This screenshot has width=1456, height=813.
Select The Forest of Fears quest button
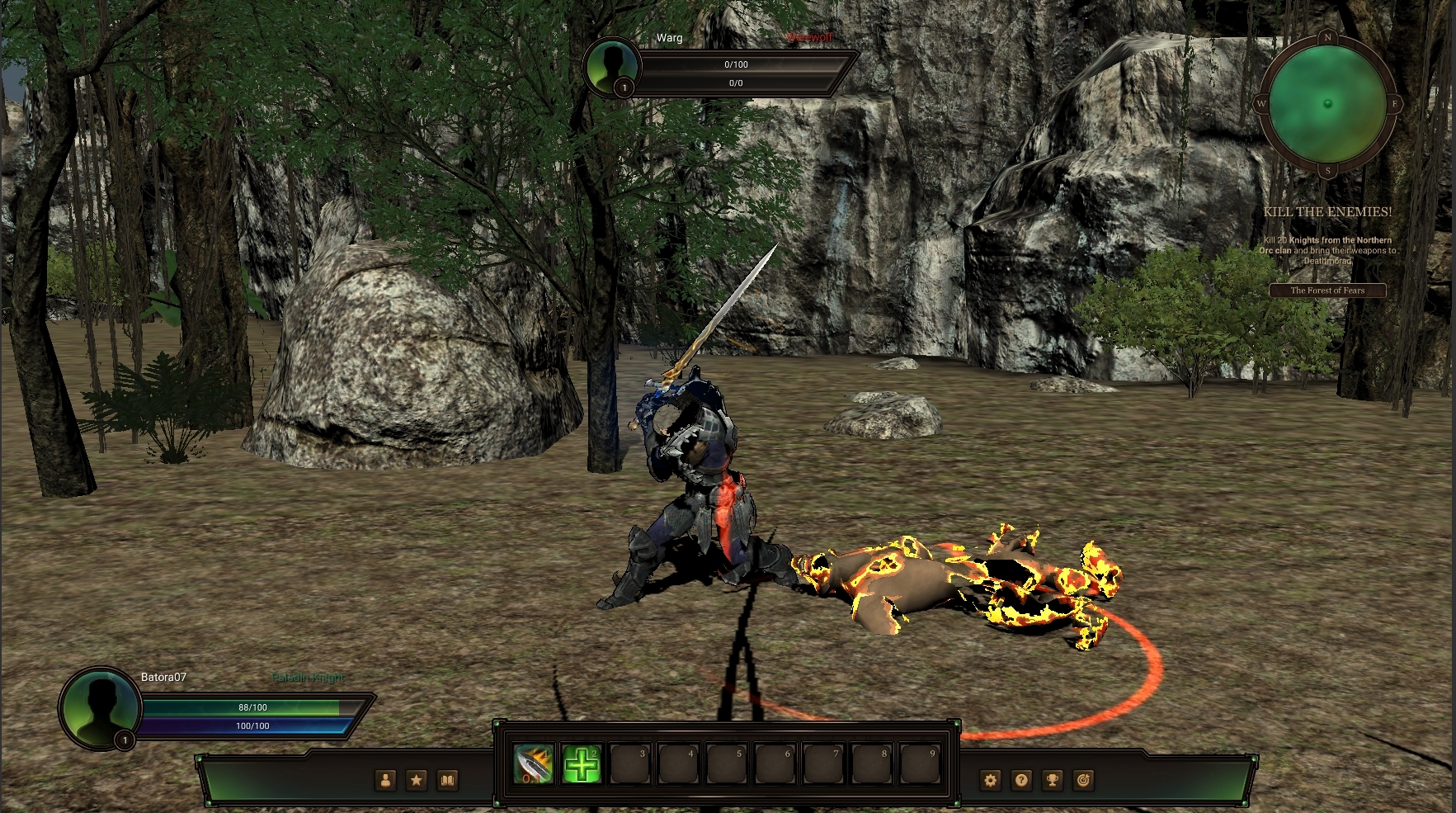1327,291
